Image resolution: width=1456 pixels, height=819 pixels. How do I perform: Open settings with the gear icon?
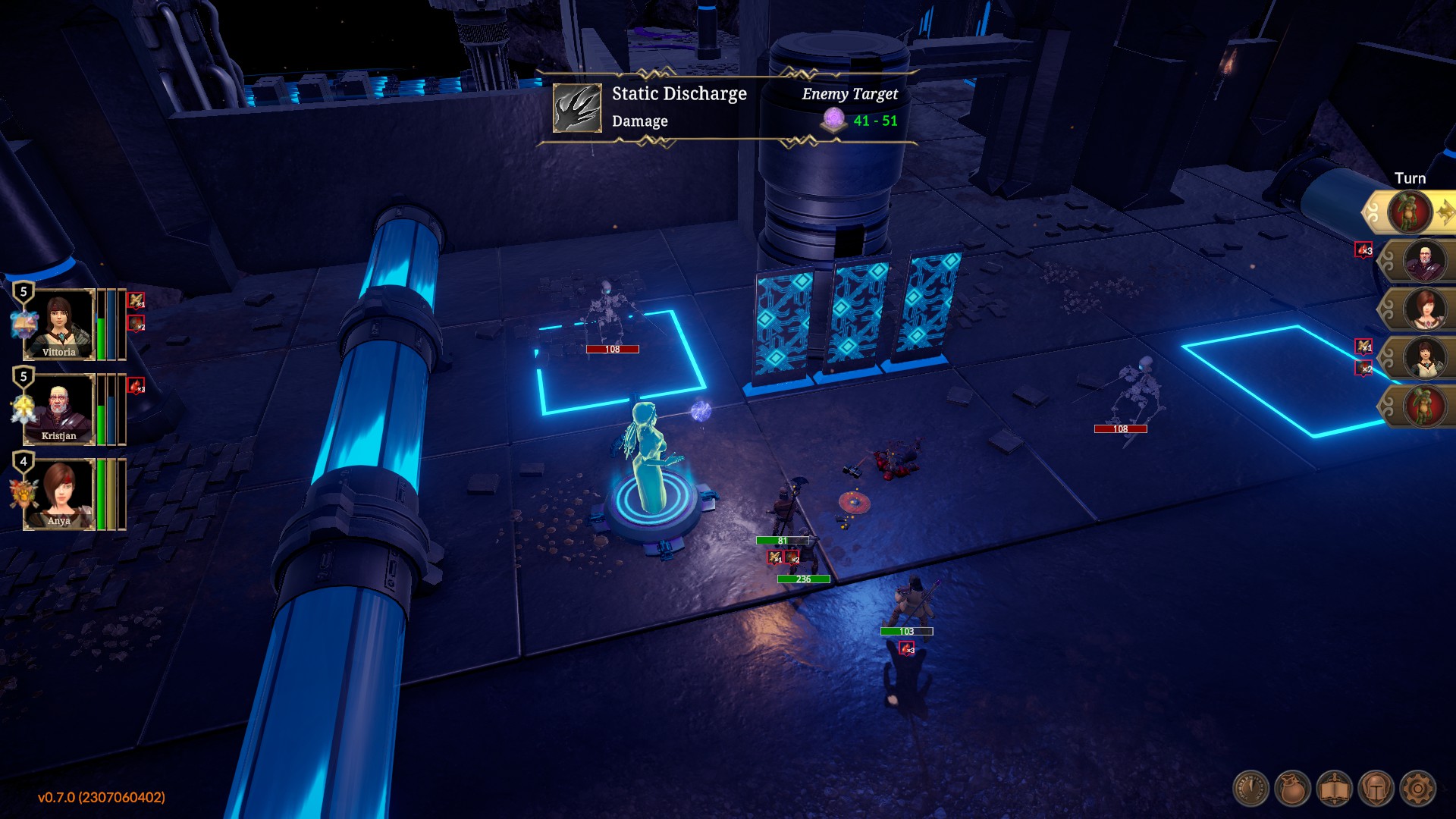(x=1417, y=789)
